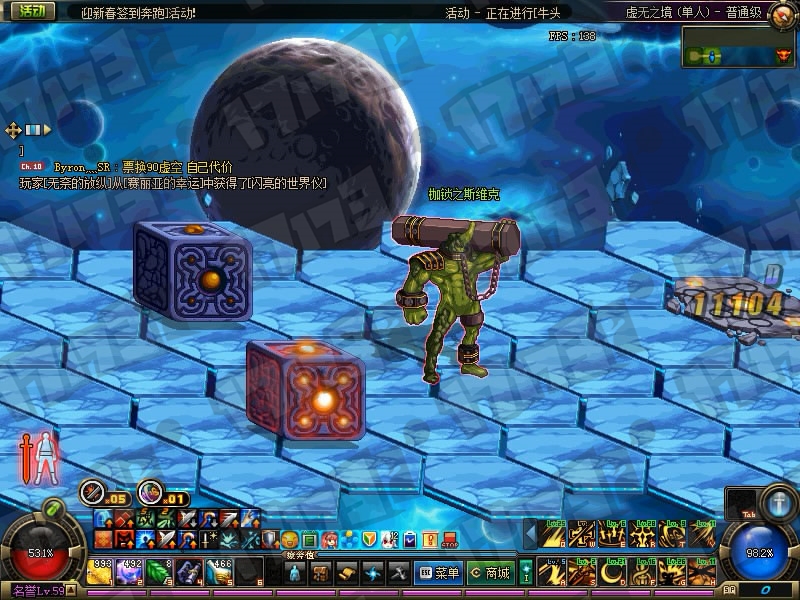Open the dungeon minimap panel
Screen dimensions: 800x600
tap(738, 47)
